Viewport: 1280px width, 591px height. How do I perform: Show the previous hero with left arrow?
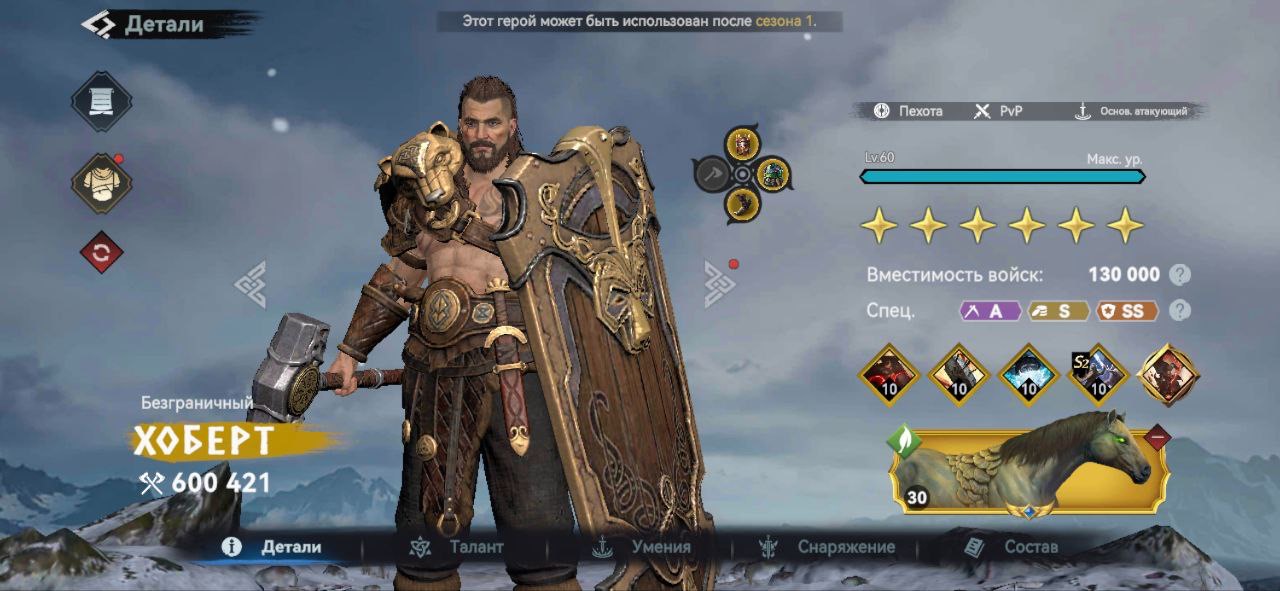coord(250,284)
